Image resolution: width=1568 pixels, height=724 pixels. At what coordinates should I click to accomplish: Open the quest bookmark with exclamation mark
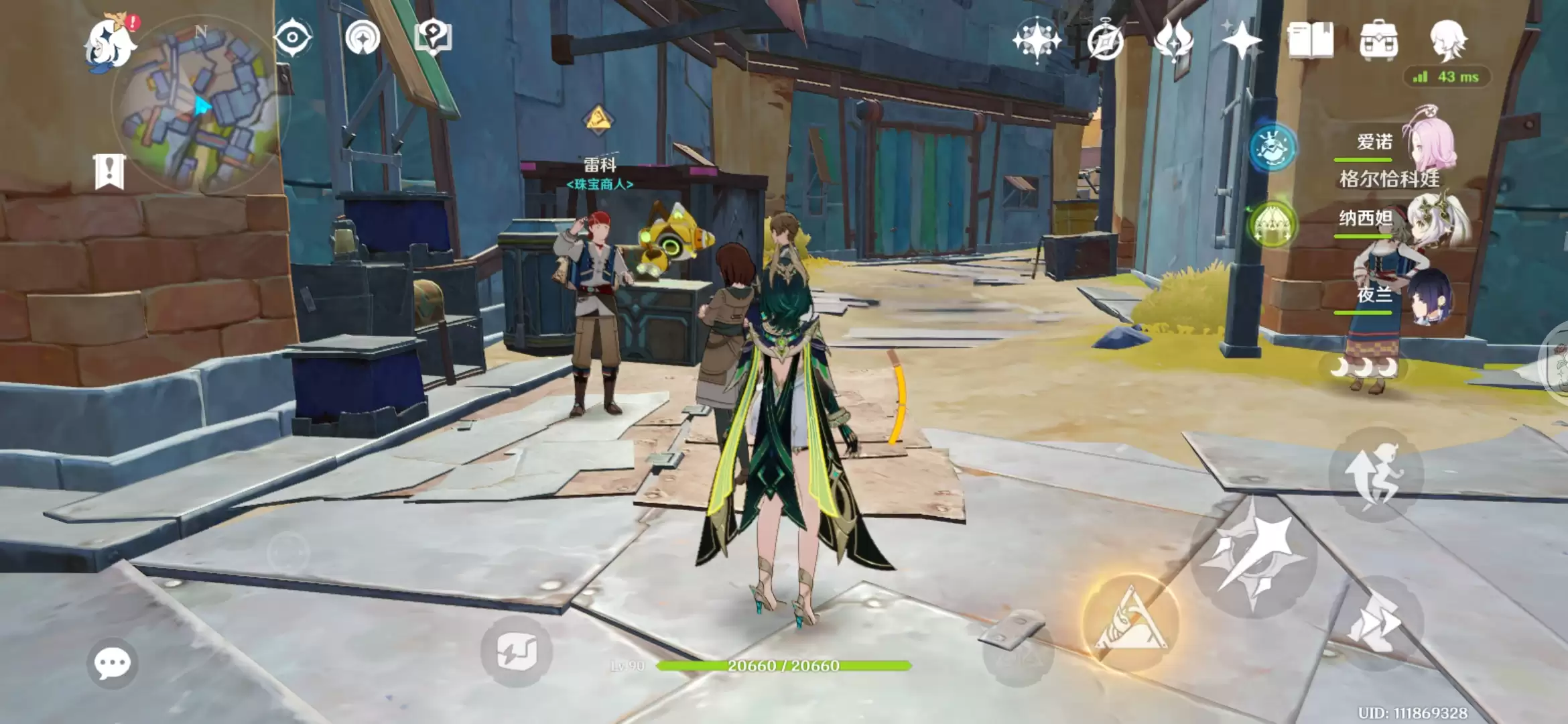pos(109,171)
